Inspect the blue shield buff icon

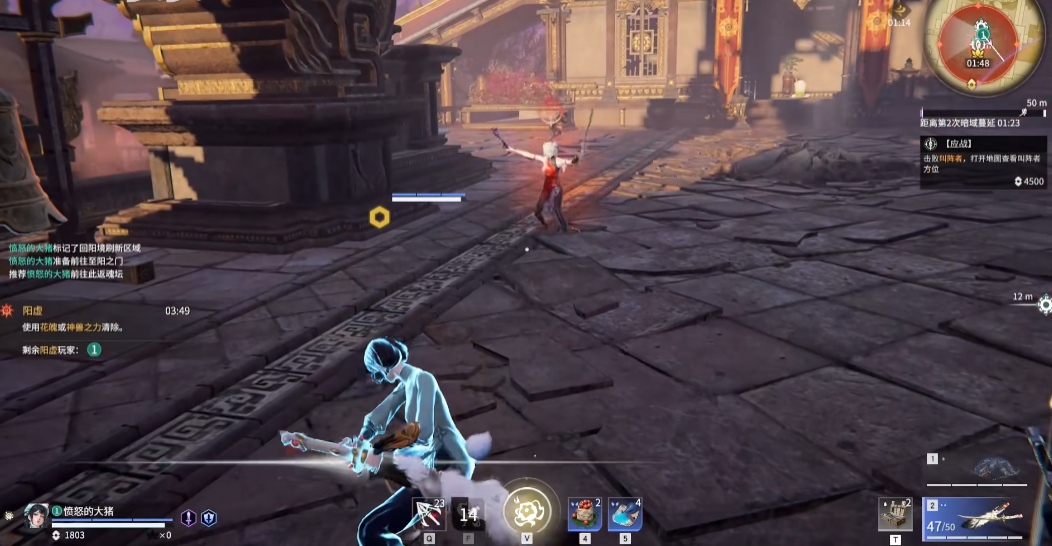point(209,518)
